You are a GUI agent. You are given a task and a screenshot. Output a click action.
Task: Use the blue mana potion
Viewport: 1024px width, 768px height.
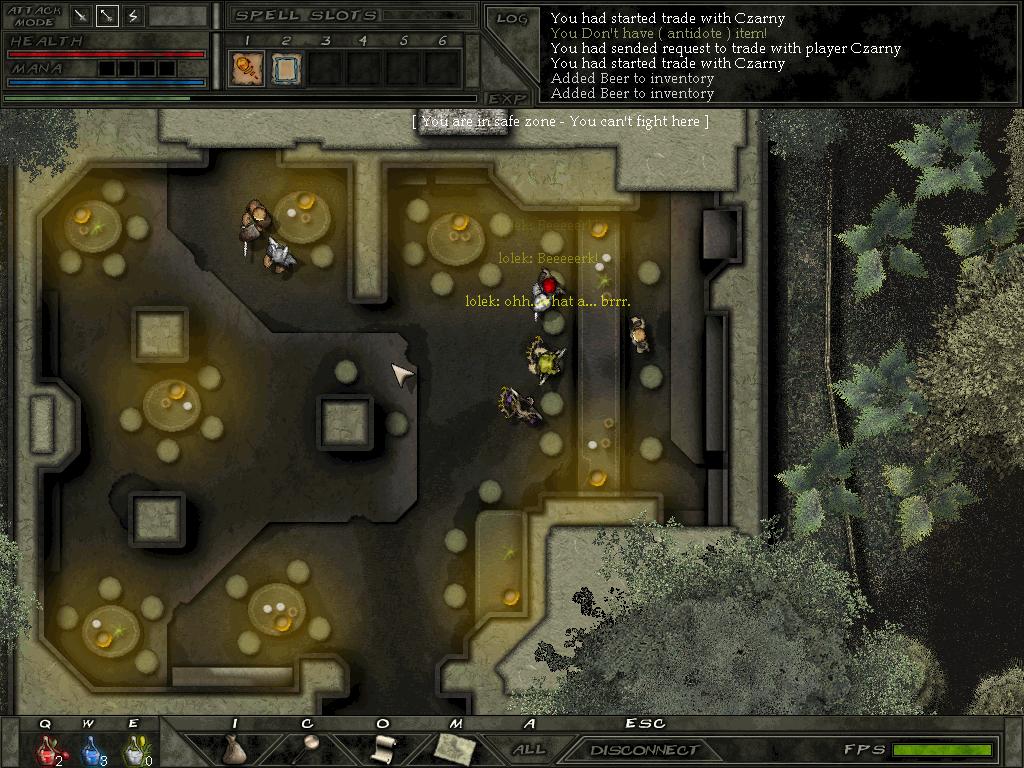[x=90, y=748]
